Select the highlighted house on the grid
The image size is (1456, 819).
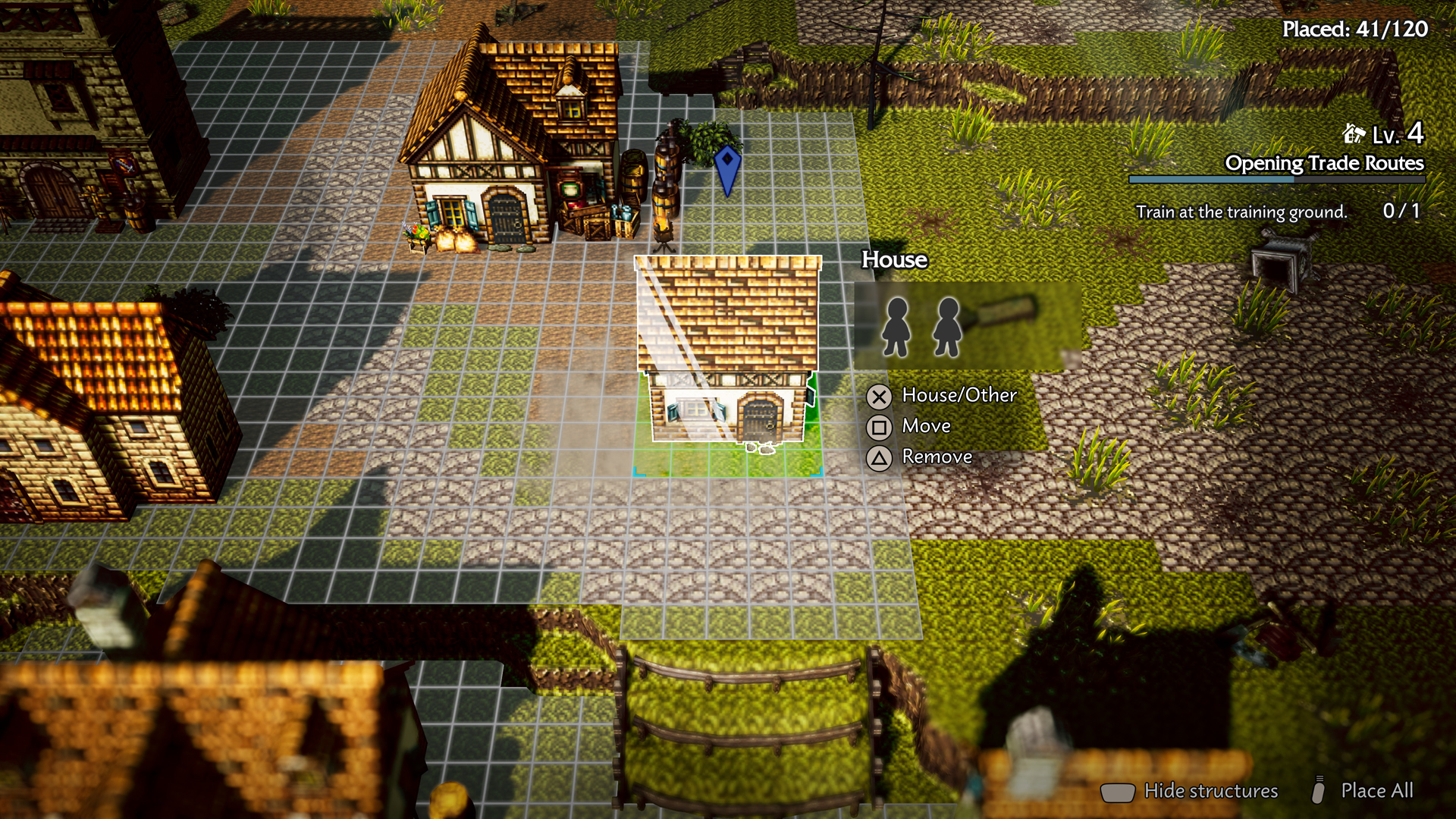pos(728,356)
